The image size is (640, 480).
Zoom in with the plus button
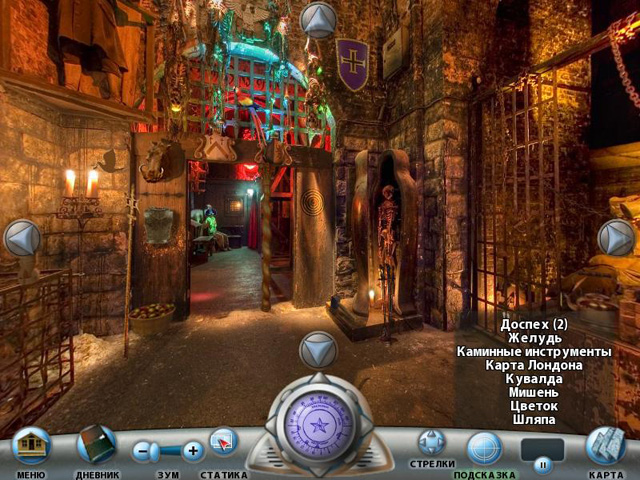193,451
